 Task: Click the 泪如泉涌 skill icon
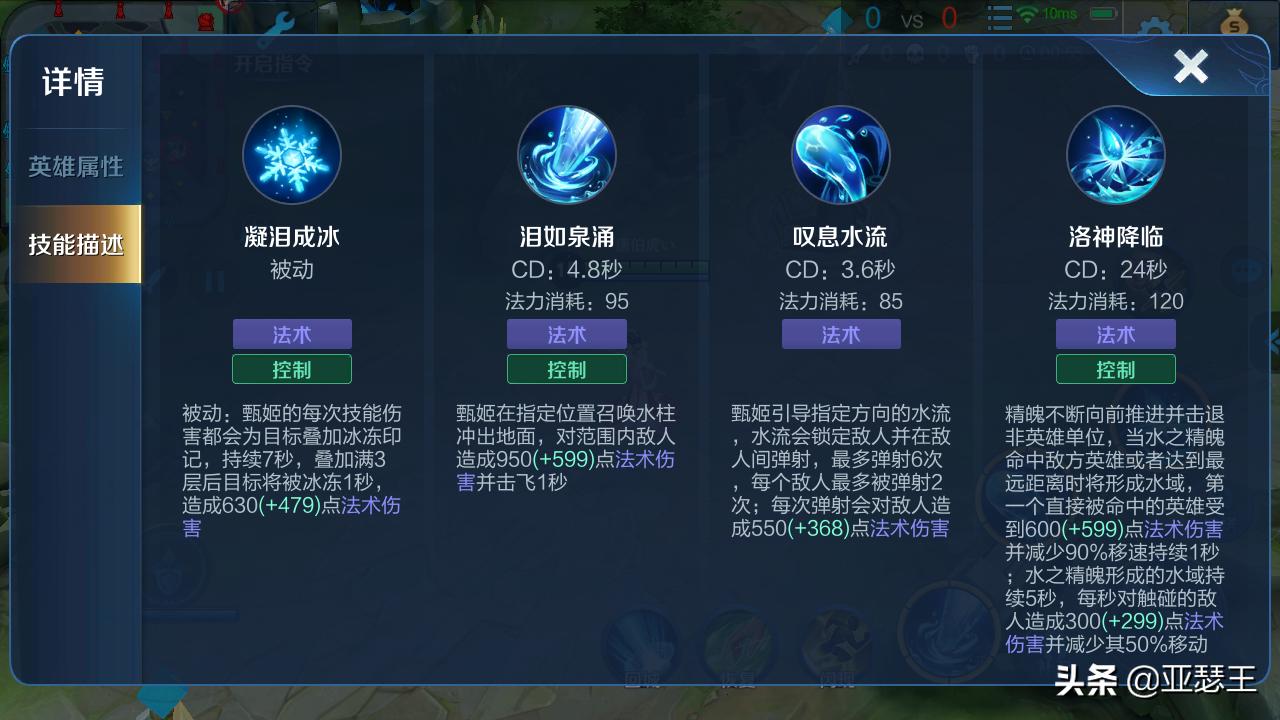(567, 155)
